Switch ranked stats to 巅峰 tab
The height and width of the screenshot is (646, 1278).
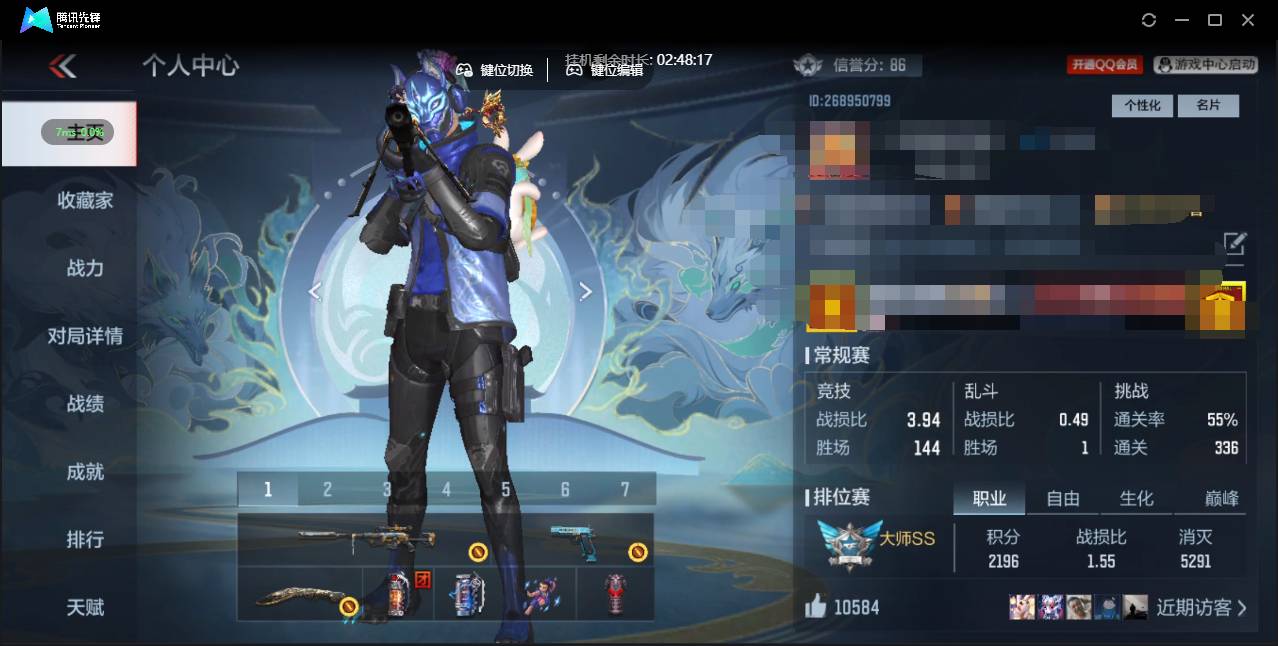coord(1221,498)
